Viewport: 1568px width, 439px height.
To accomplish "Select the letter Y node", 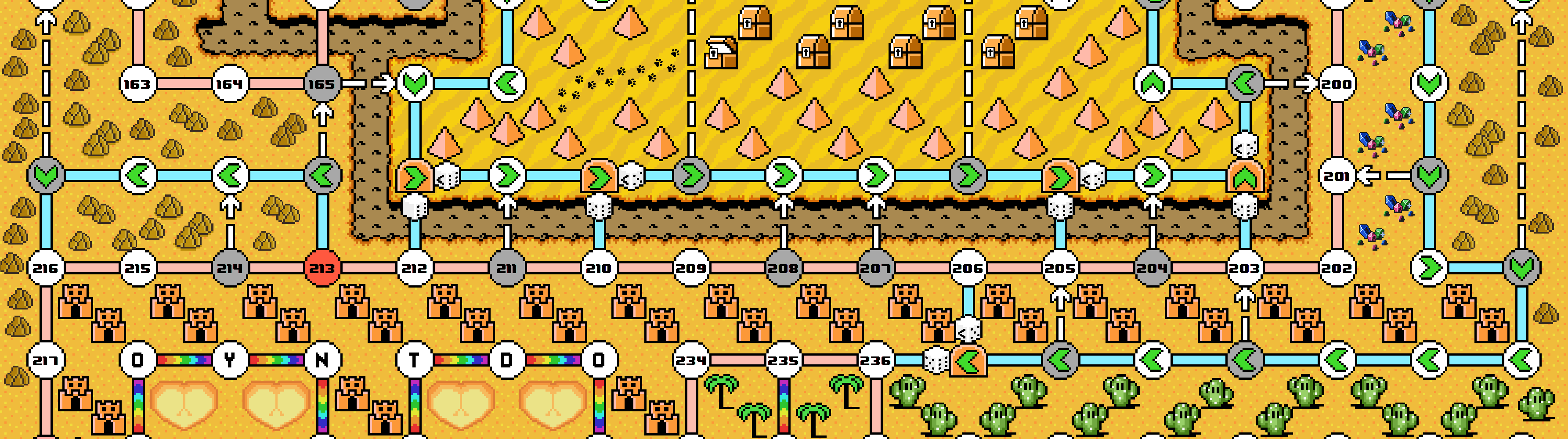I will (x=229, y=360).
